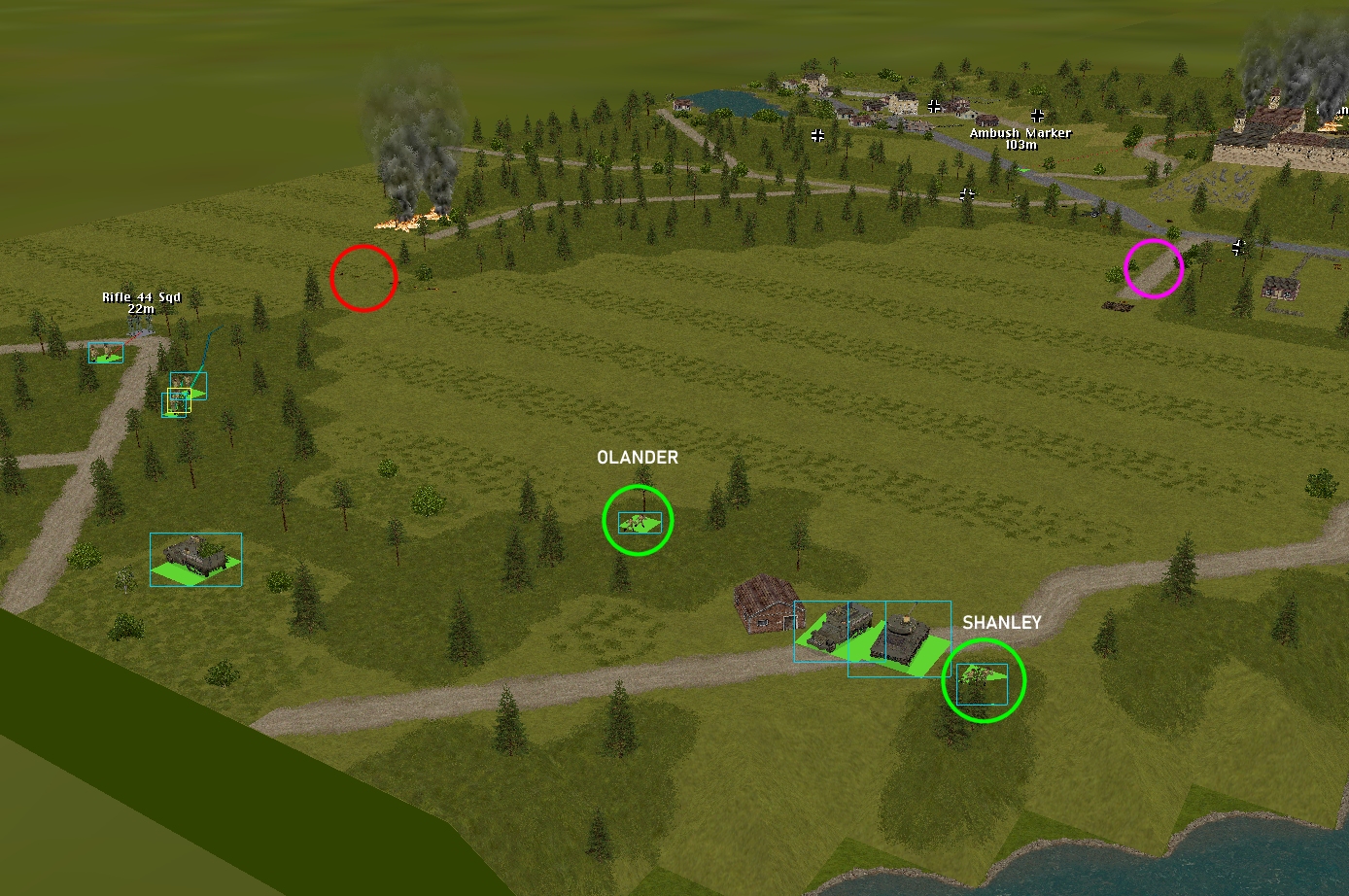Select the infantry squad on the road junction
This screenshot has height=896, width=1349.
click(105, 353)
